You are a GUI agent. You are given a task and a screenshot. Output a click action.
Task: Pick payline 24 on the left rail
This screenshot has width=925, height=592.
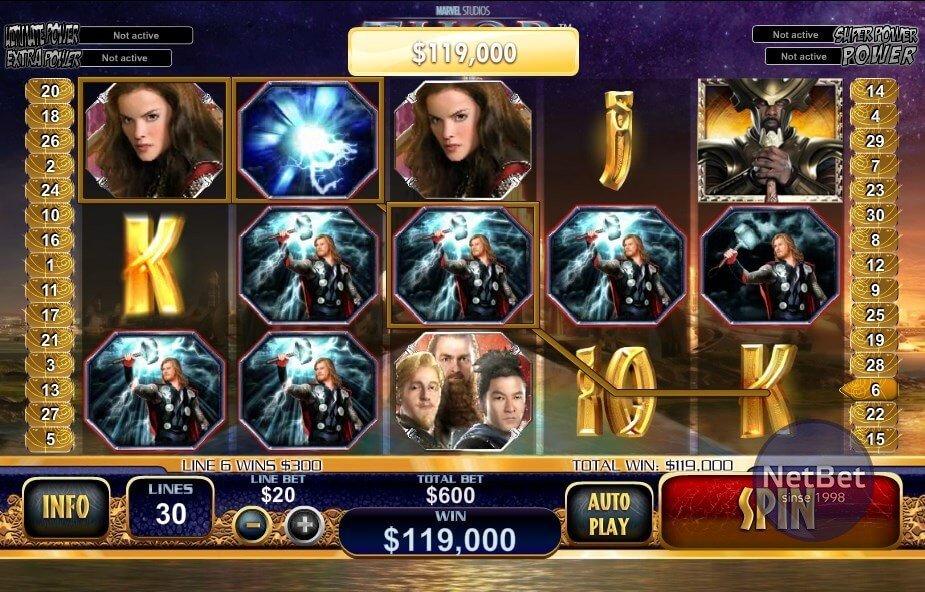coord(50,190)
